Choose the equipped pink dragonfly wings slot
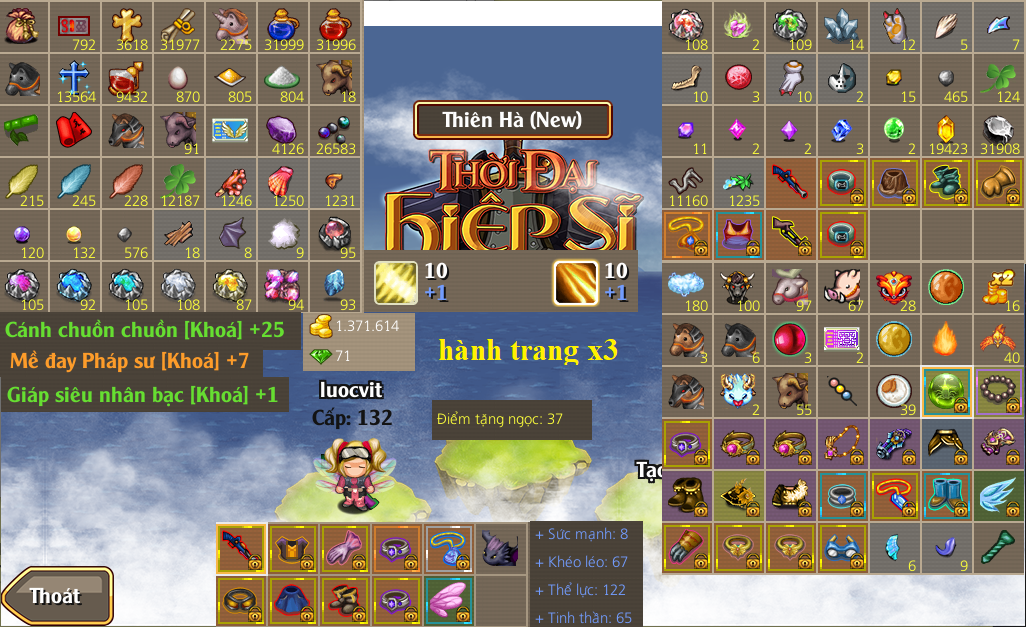Screen dimensions: 1026x627 pos(449,600)
